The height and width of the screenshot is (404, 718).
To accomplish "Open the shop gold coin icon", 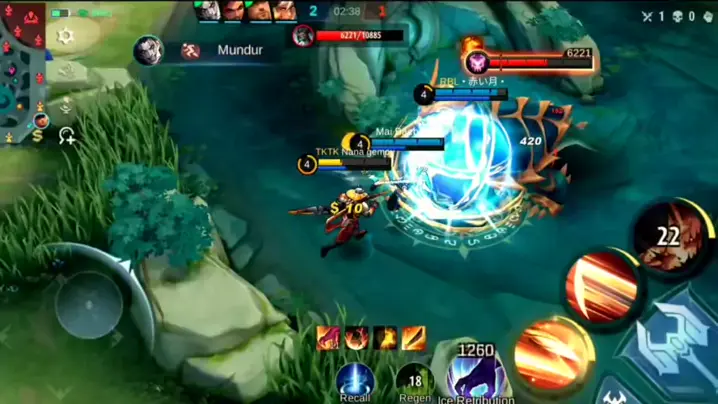I will tap(37, 135).
